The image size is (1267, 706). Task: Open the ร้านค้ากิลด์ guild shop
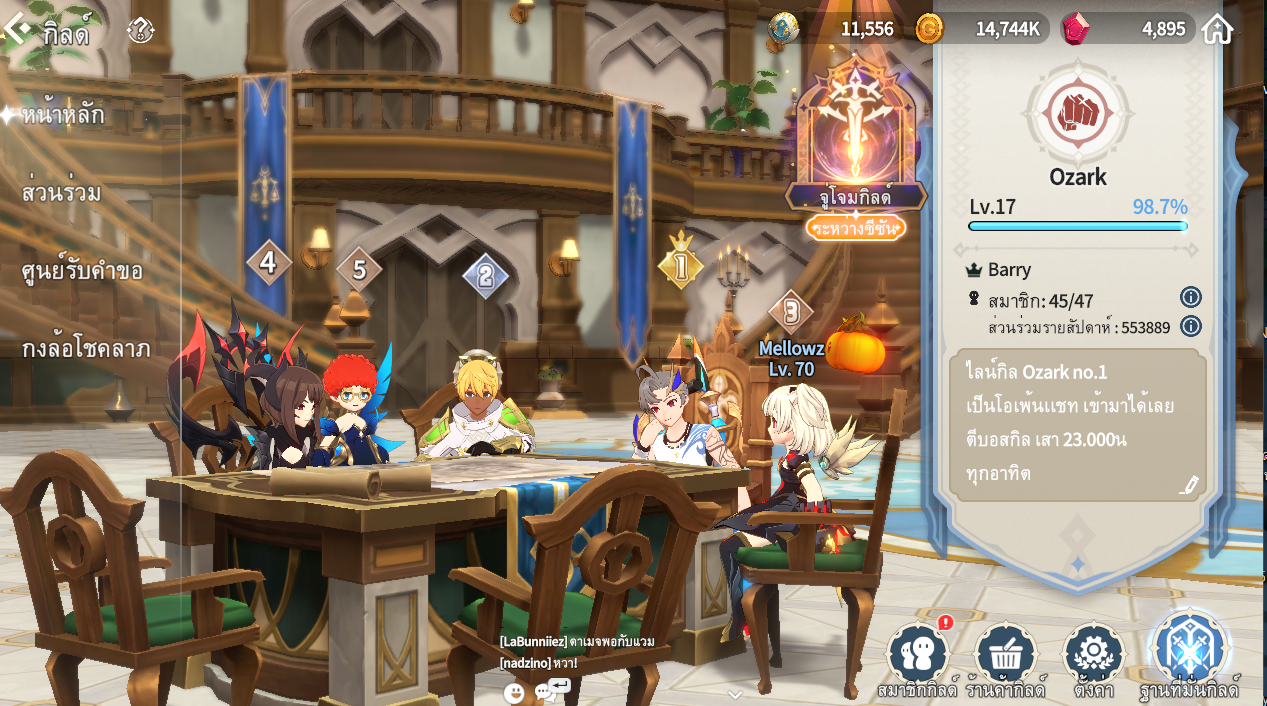[x=1004, y=656]
